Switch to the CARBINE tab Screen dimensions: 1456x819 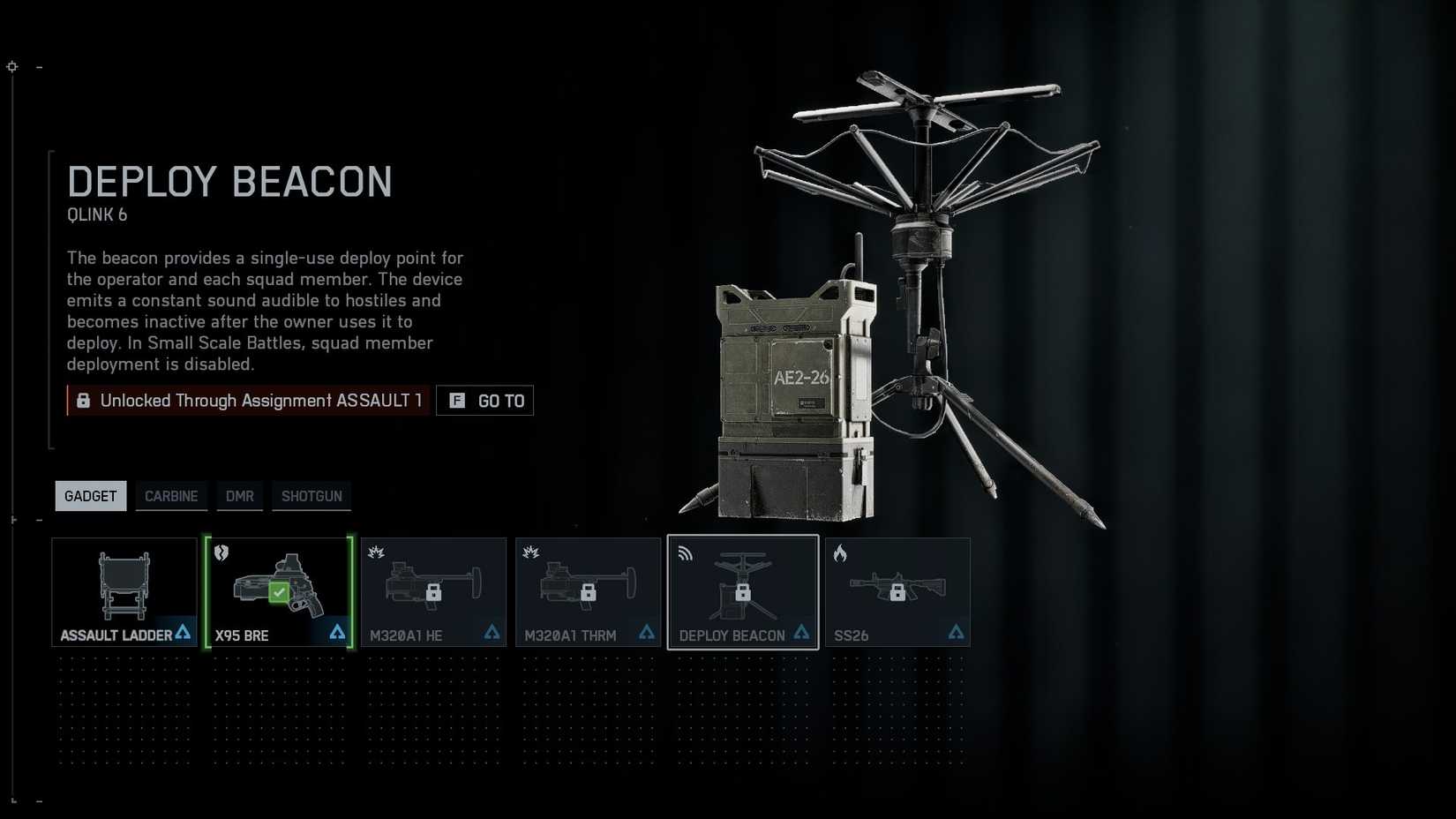171,496
